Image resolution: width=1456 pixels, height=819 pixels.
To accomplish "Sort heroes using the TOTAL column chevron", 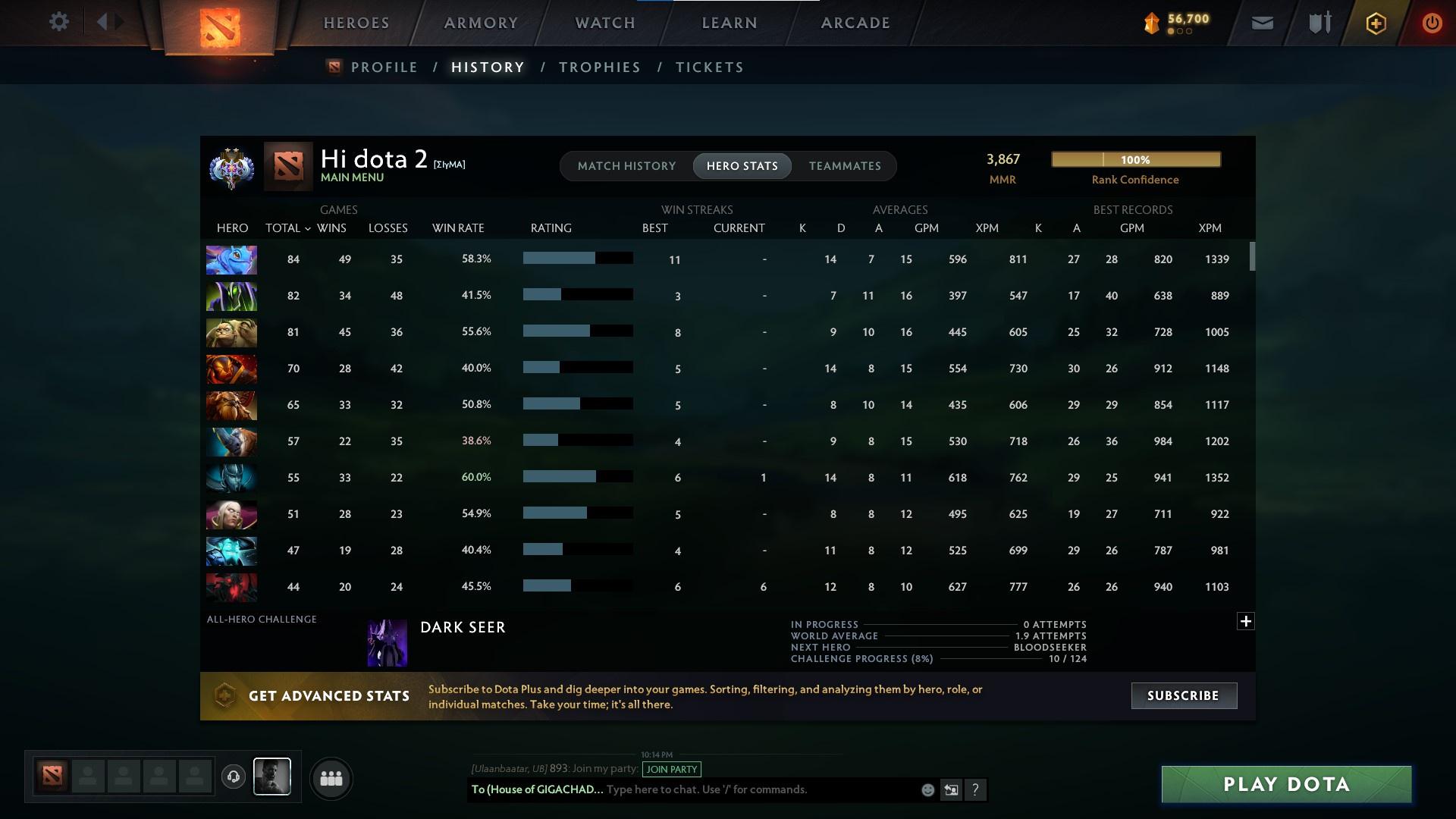I will pyautogui.click(x=306, y=227).
